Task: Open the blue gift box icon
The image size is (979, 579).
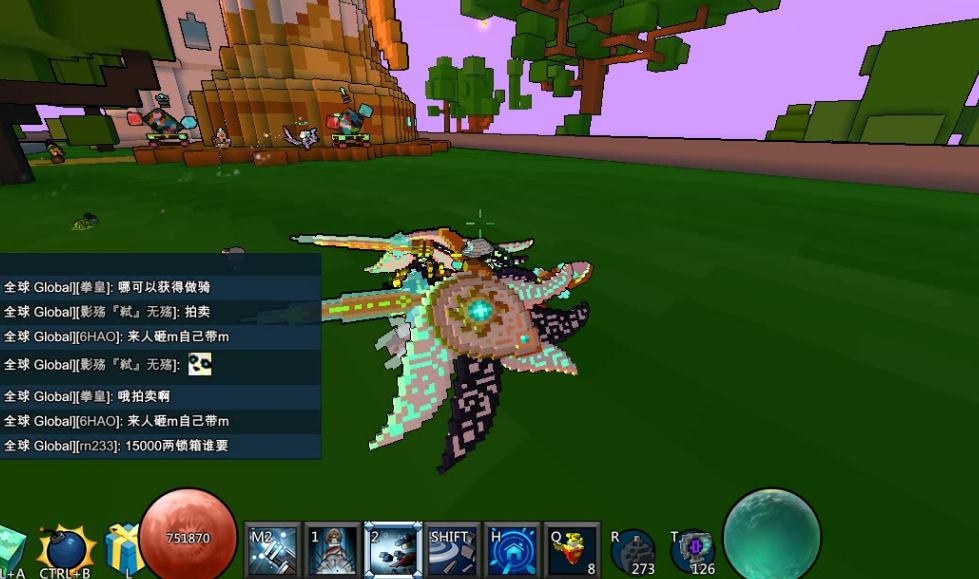Action: 124,548
